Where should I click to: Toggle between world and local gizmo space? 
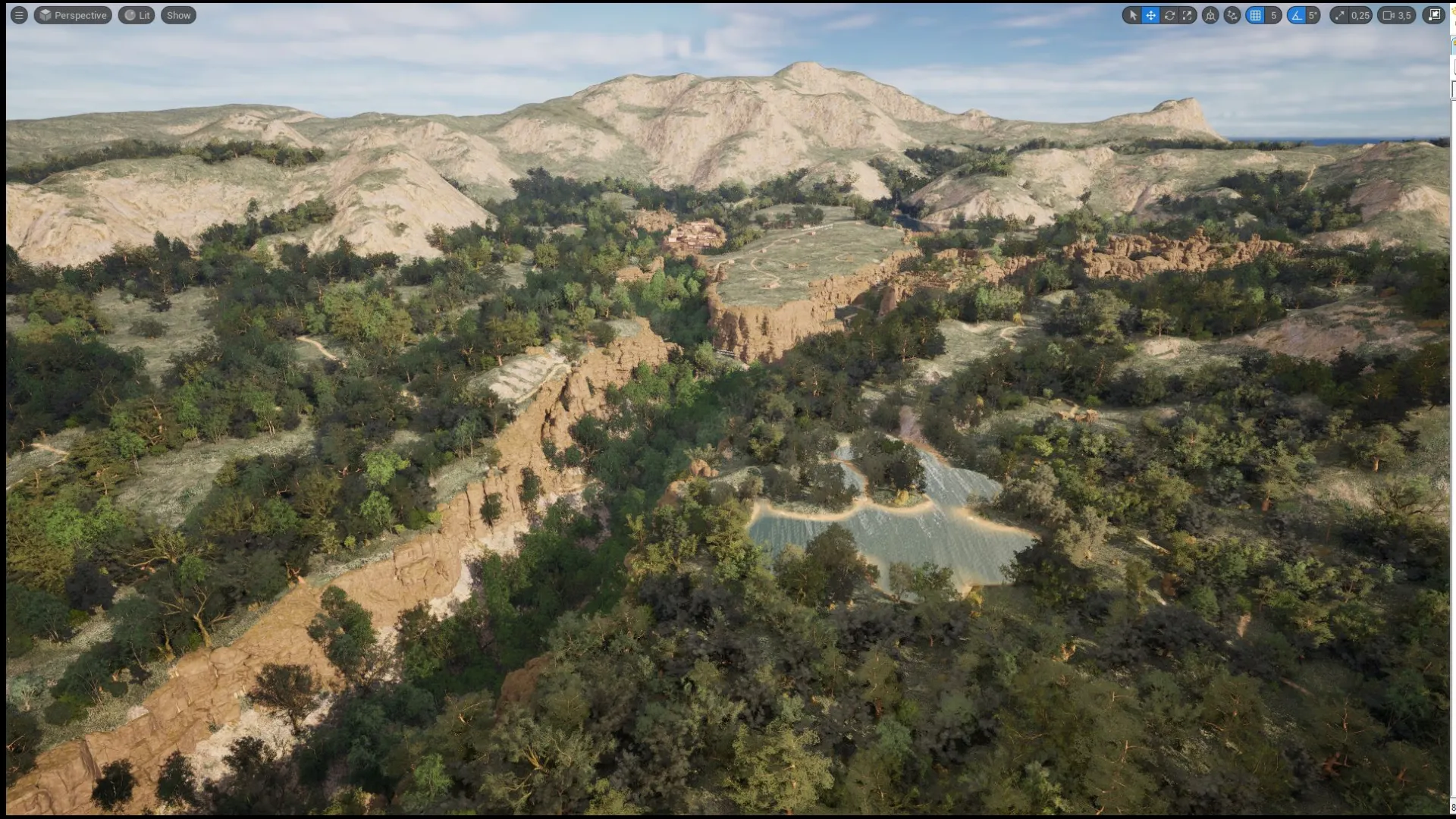pyautogui.click(x=1210, y=15)
